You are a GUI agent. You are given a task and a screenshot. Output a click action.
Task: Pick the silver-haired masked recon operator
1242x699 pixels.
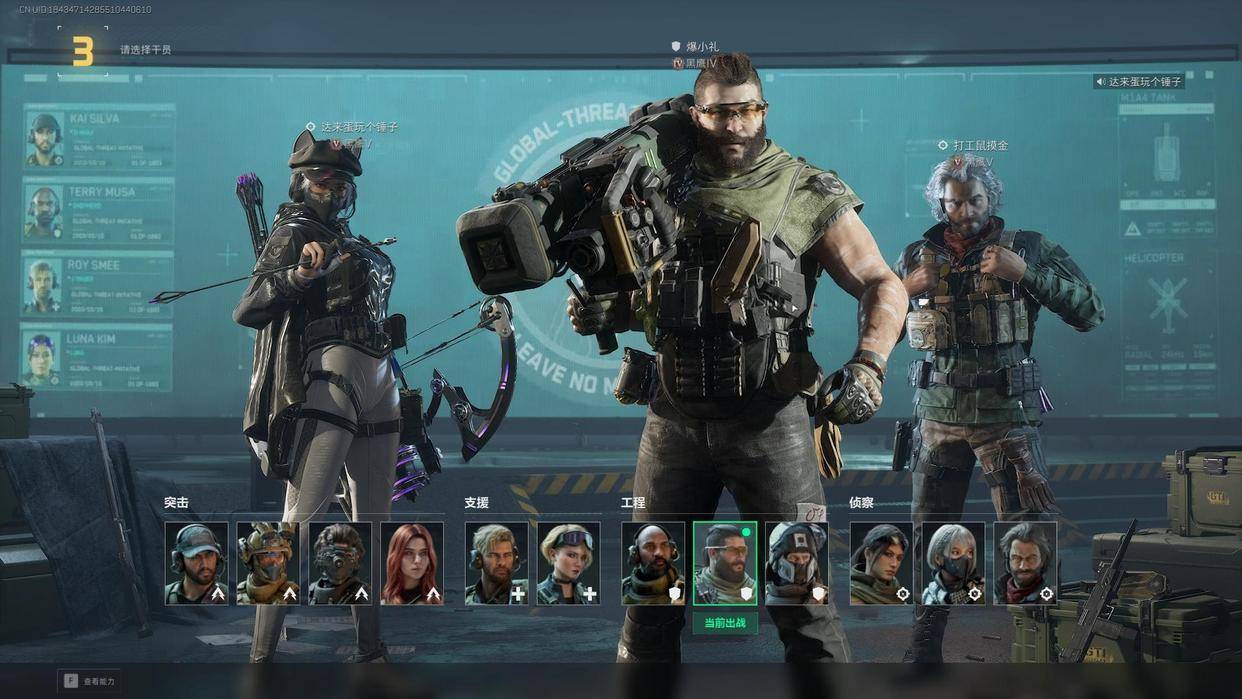953,563
